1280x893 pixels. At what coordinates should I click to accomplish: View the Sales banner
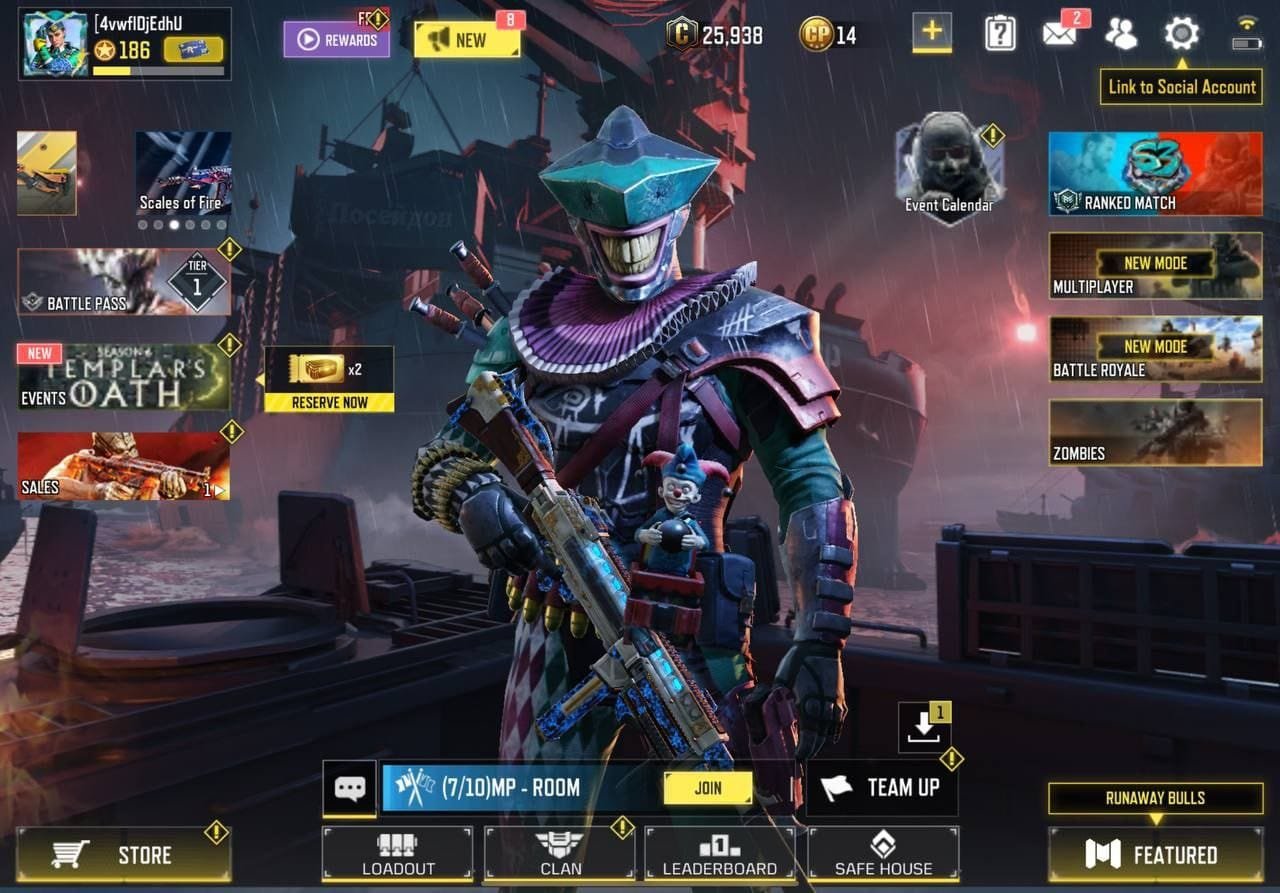click(x=123, y=466)
